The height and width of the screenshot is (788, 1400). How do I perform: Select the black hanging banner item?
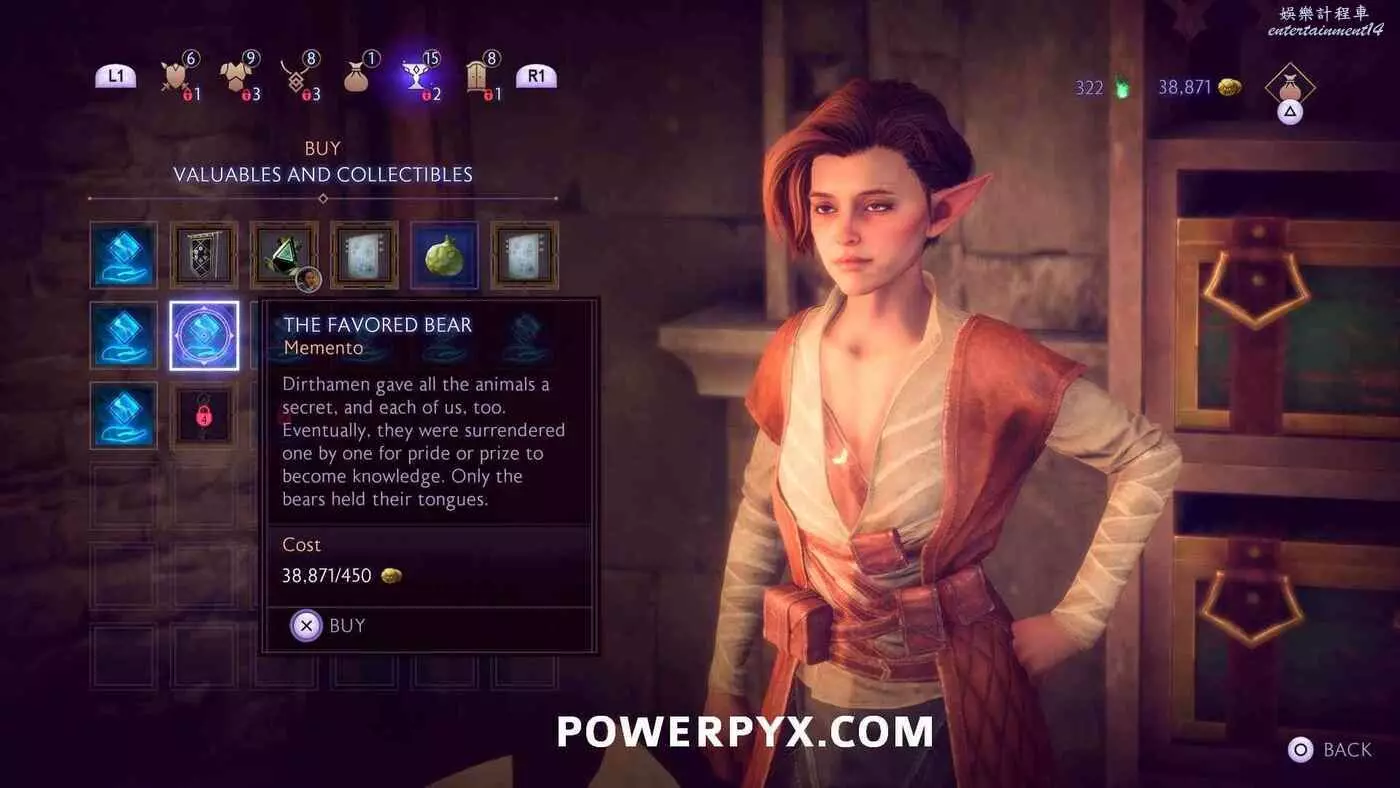point(204,255)
